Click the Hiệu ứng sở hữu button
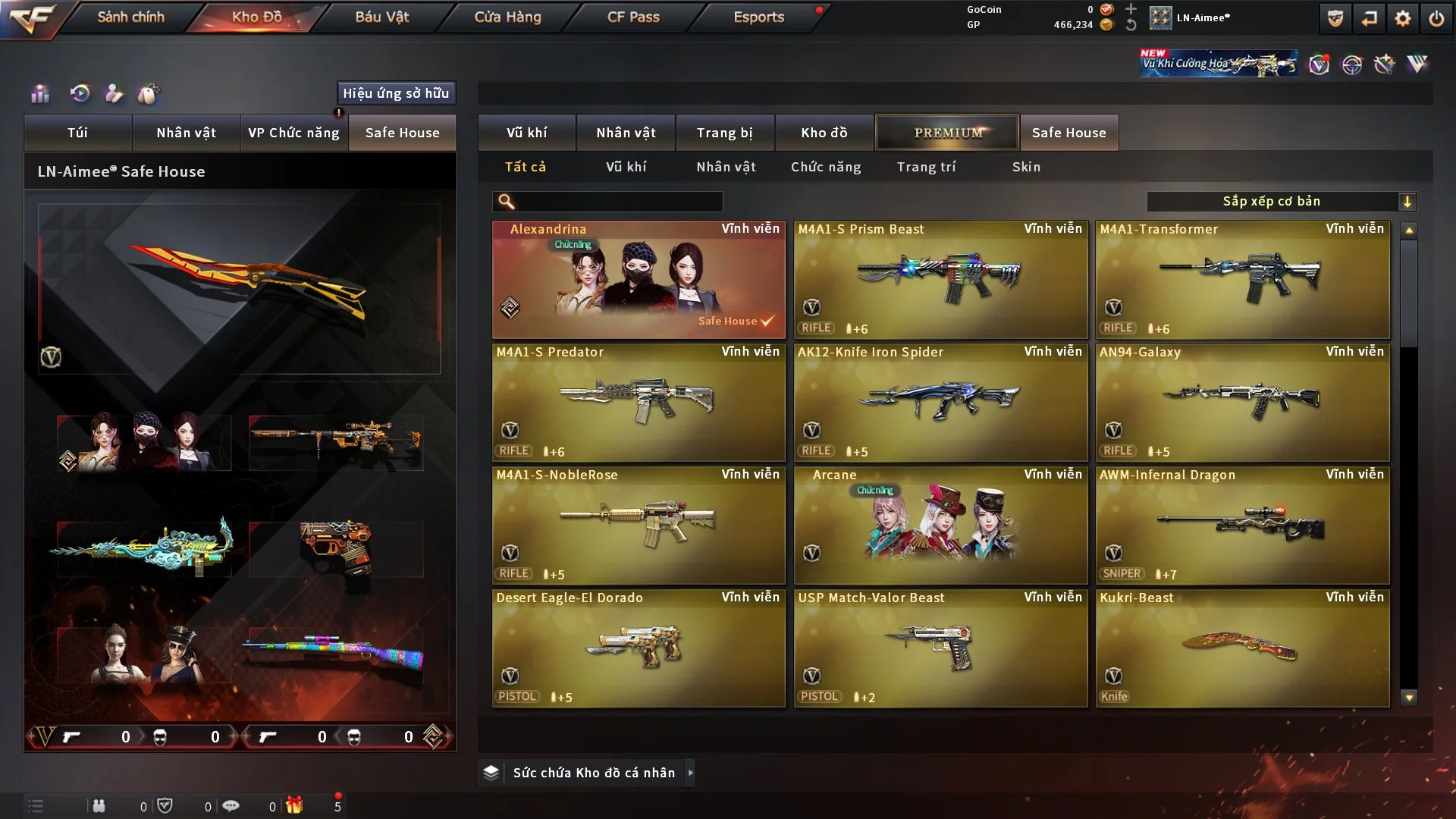The height and width of the screenshot is (819, 1456). (x=396, y=93)
